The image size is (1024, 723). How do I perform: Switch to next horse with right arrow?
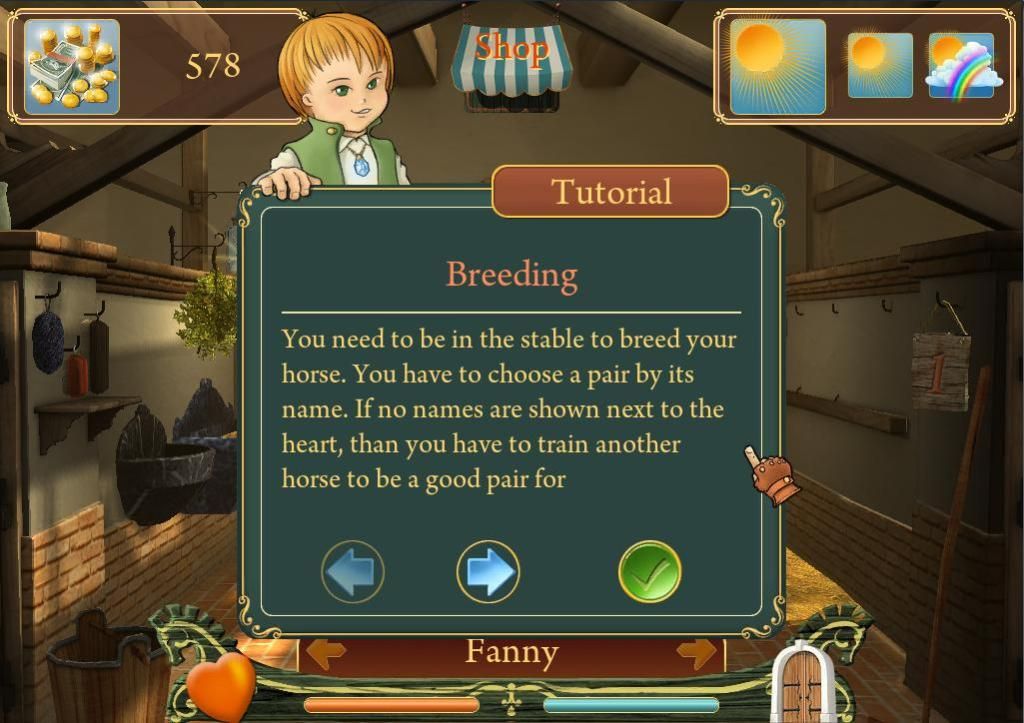click(x=697, y=653)
